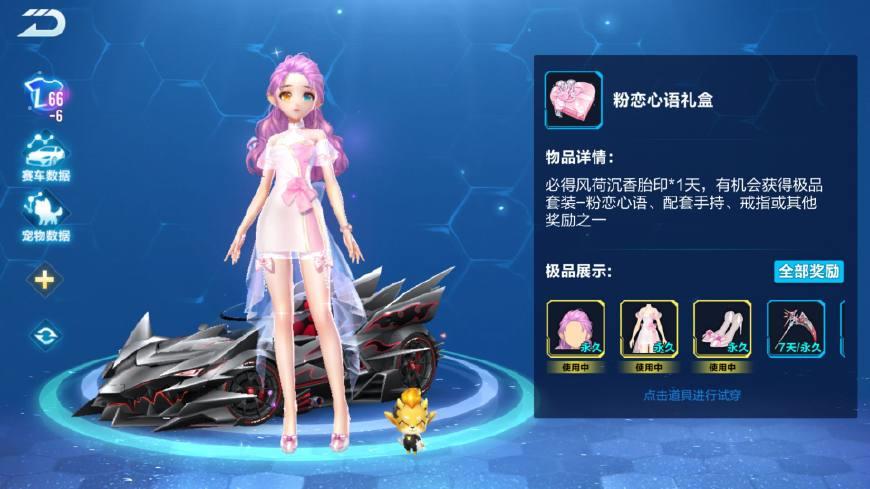Select the pink hairstyle item slot

point(575,328)
